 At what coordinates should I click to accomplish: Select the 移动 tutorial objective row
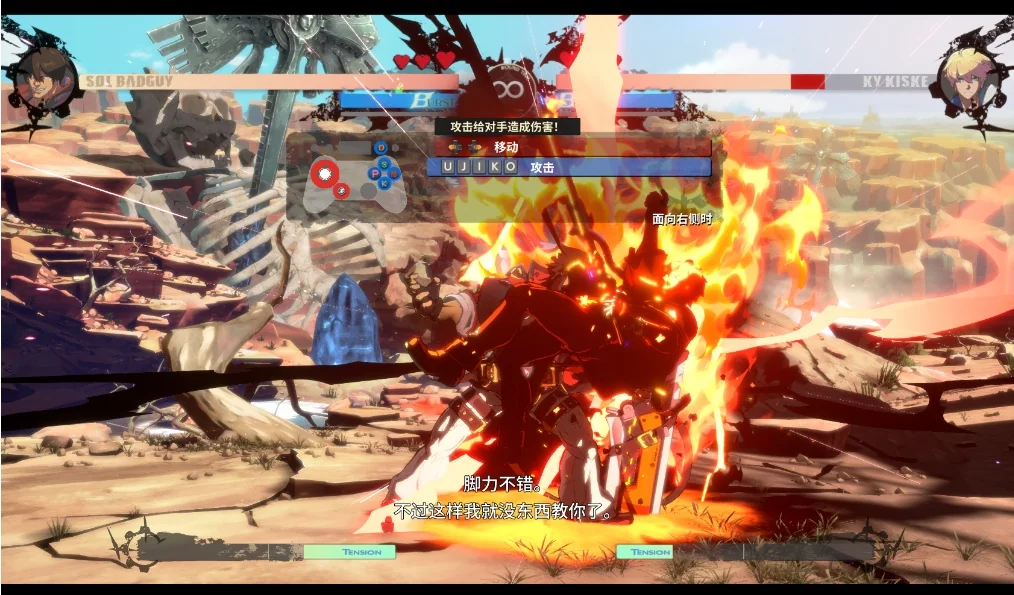click(568, 147)
